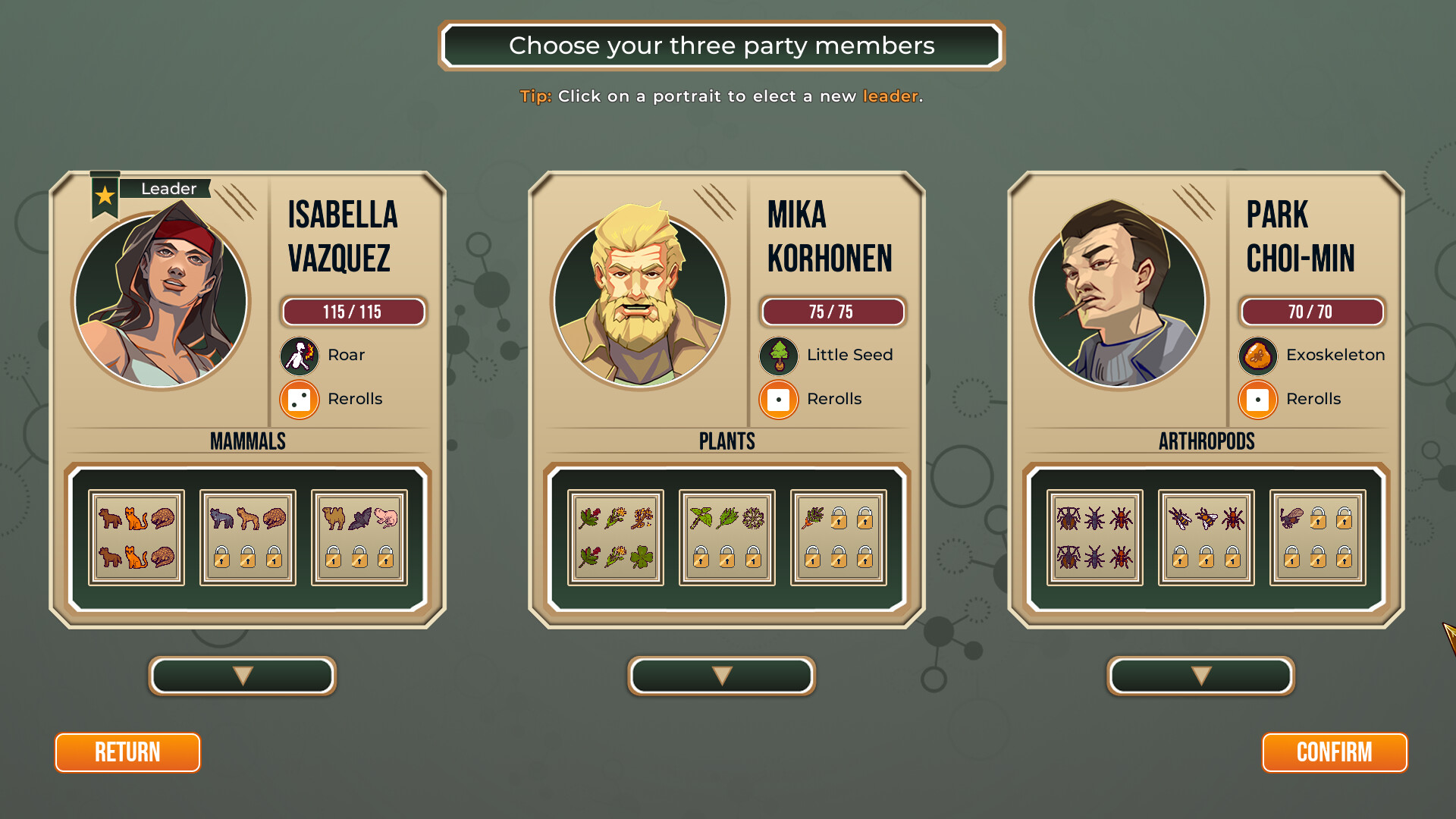Viewport: 1456px width, 819px height.
Task: Open the dropdown arrow below Park Choi-Min
Action: point(1201,676)
